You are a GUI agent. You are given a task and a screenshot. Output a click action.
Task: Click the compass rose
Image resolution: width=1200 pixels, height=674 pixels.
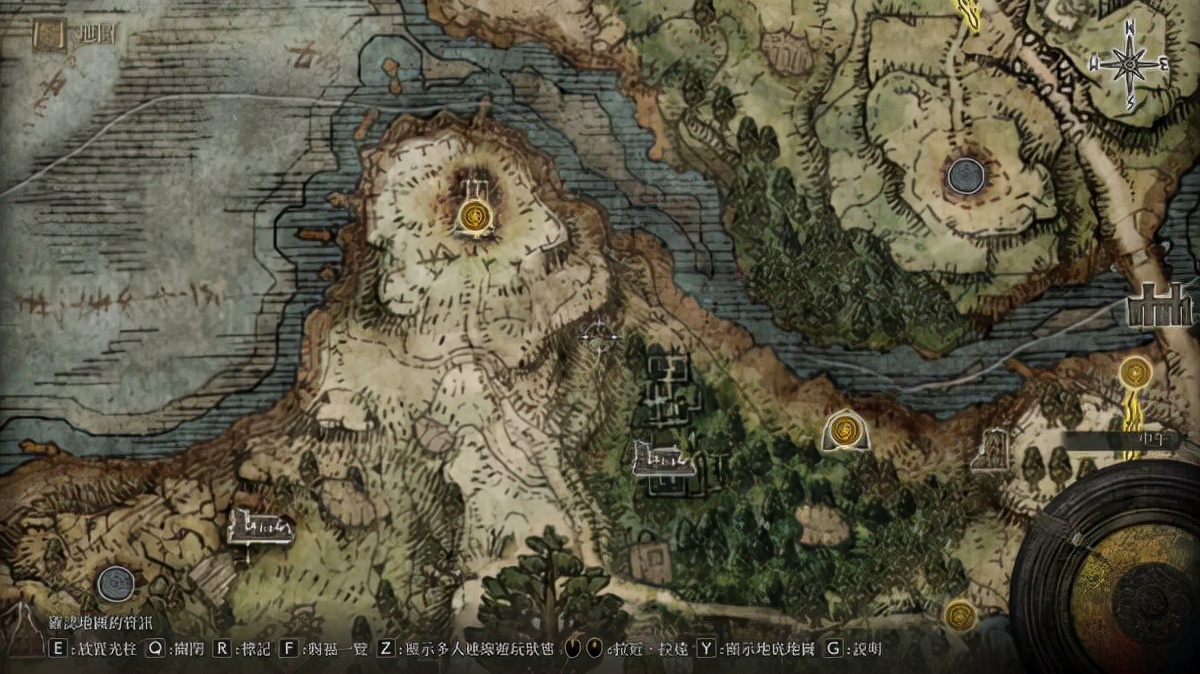coord(1130,64)
